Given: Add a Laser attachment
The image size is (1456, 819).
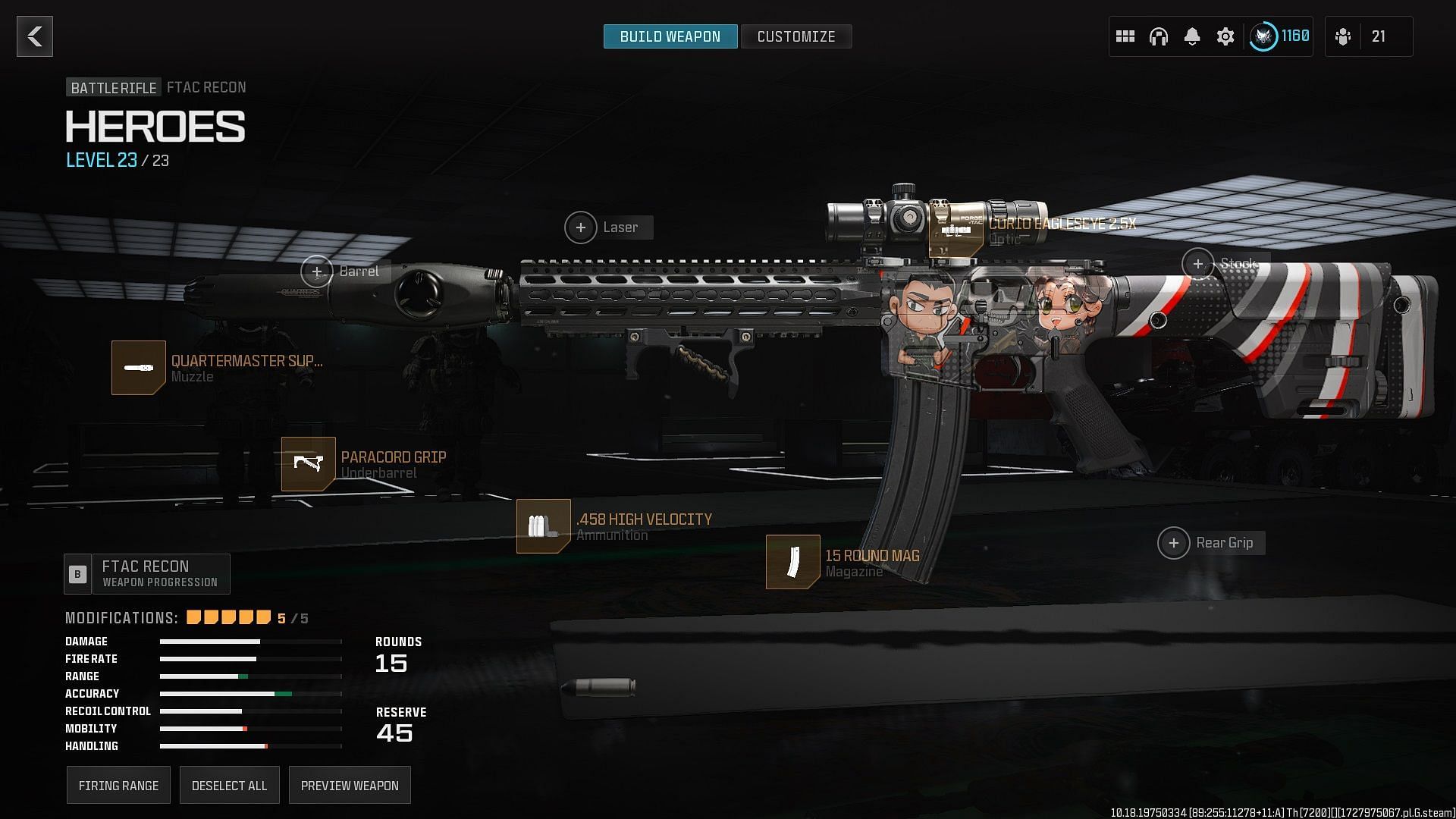Looking at the screenshot, I should pos(581,227).
